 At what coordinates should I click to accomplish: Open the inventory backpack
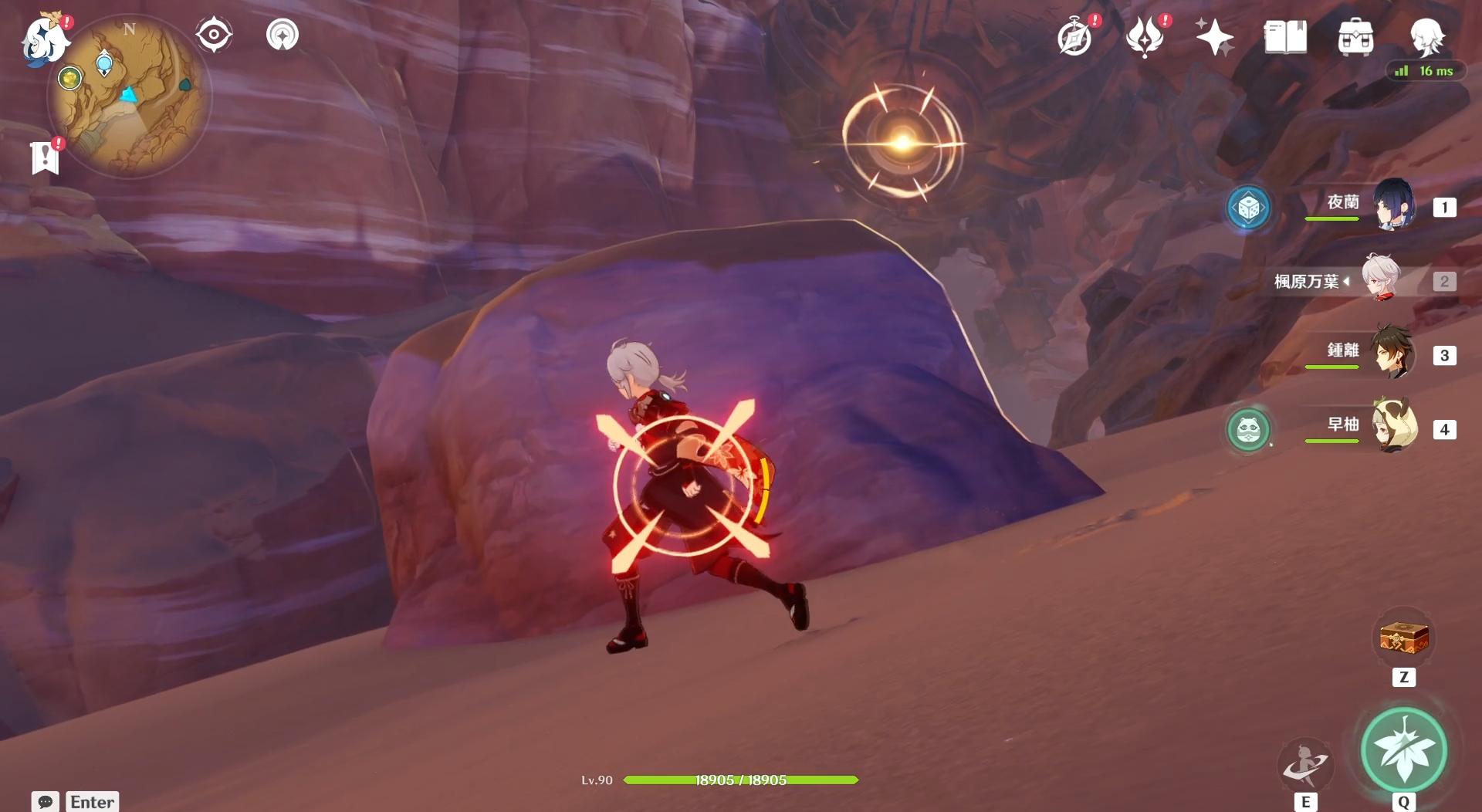[x=1355, y=35]
